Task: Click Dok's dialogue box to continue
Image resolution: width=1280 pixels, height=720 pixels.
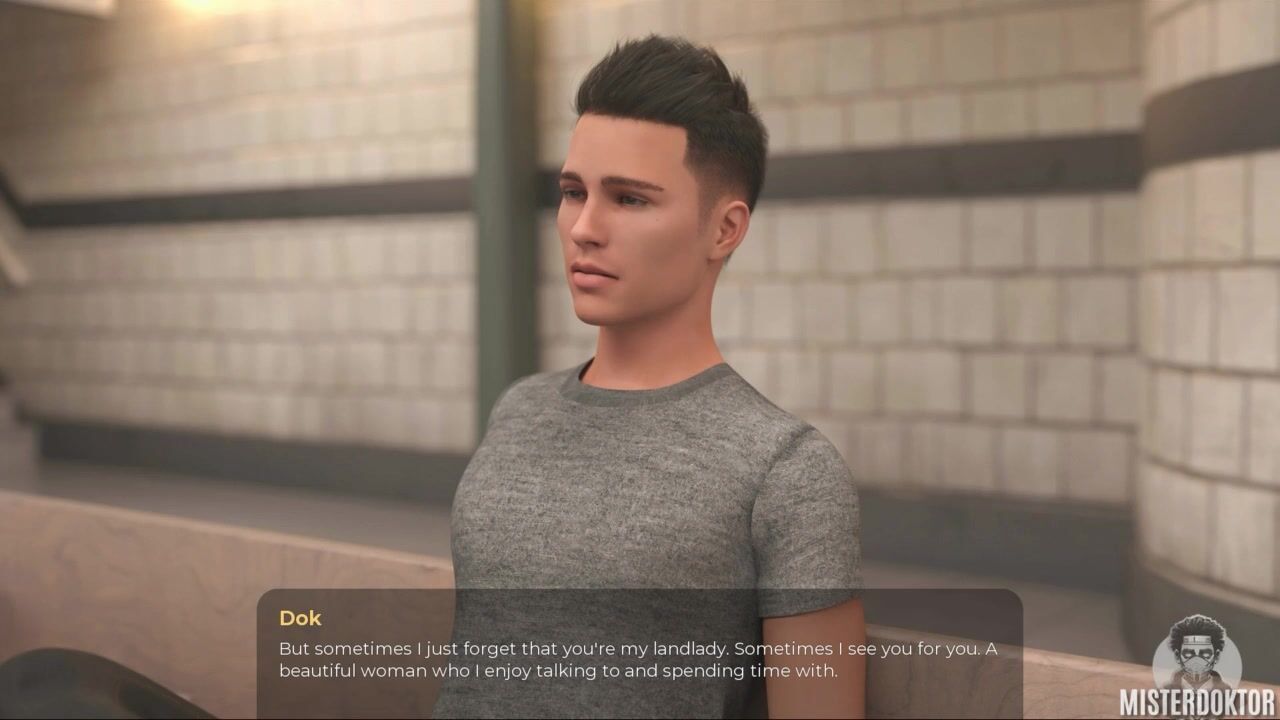Action: click(x=639, y=654)
